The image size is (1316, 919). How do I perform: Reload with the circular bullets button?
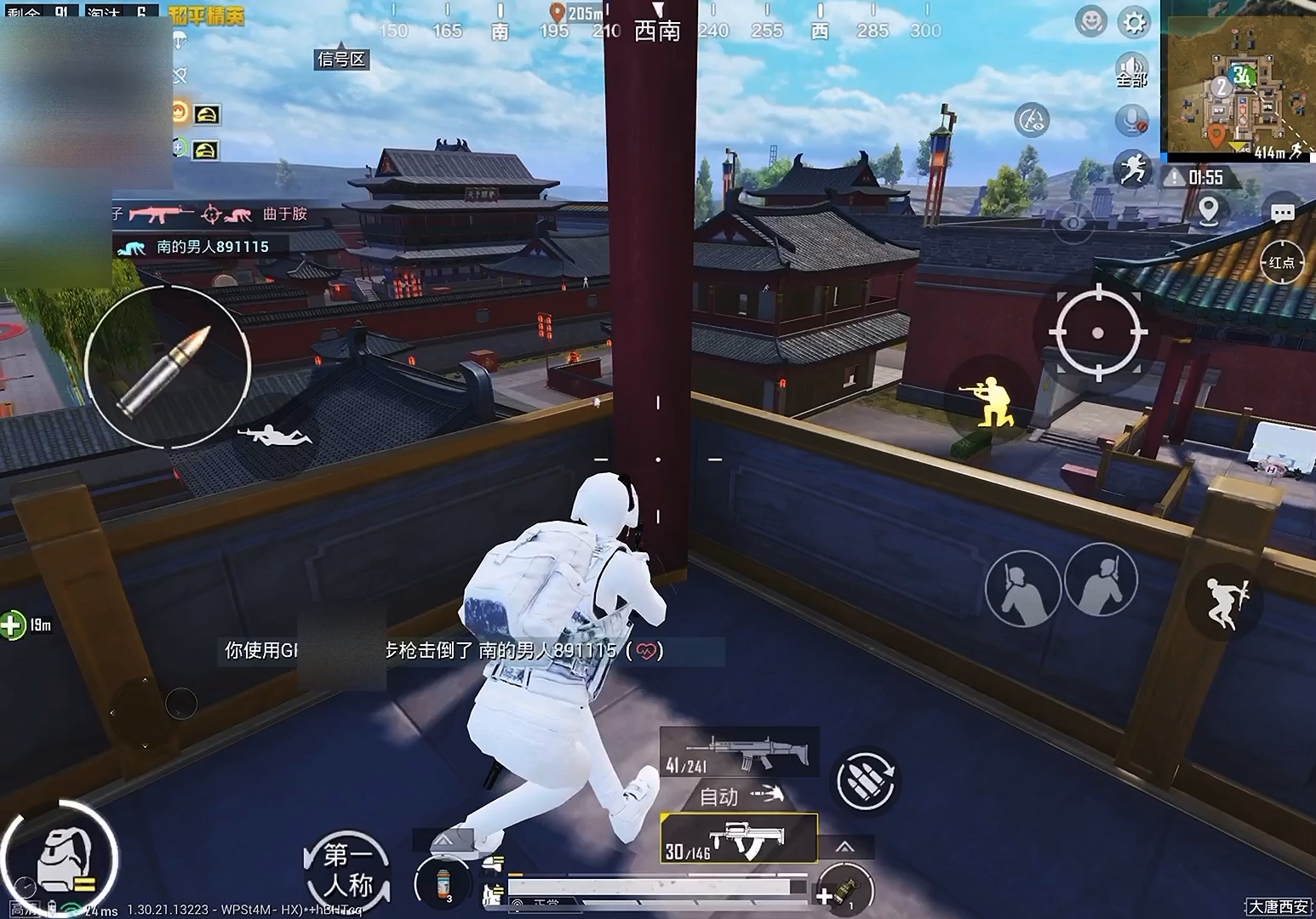point(866,780)
